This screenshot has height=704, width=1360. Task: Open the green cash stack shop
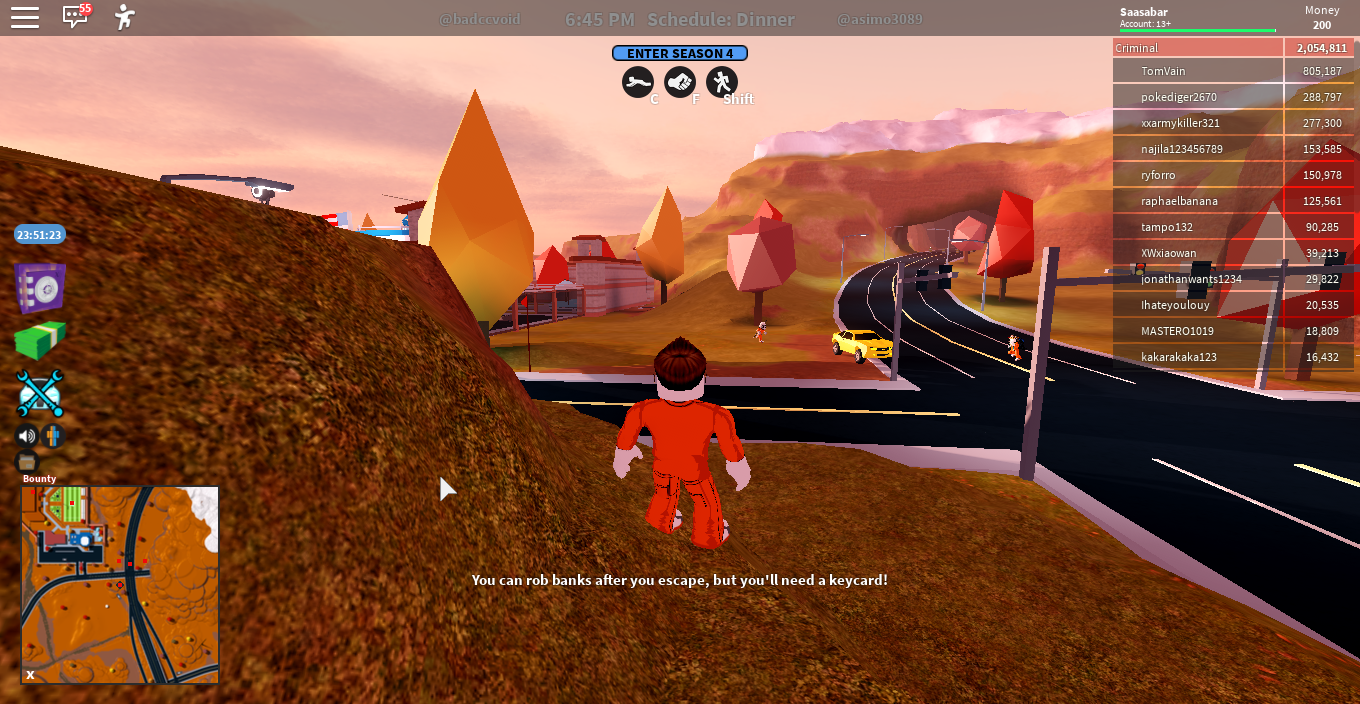pos(40,341)
